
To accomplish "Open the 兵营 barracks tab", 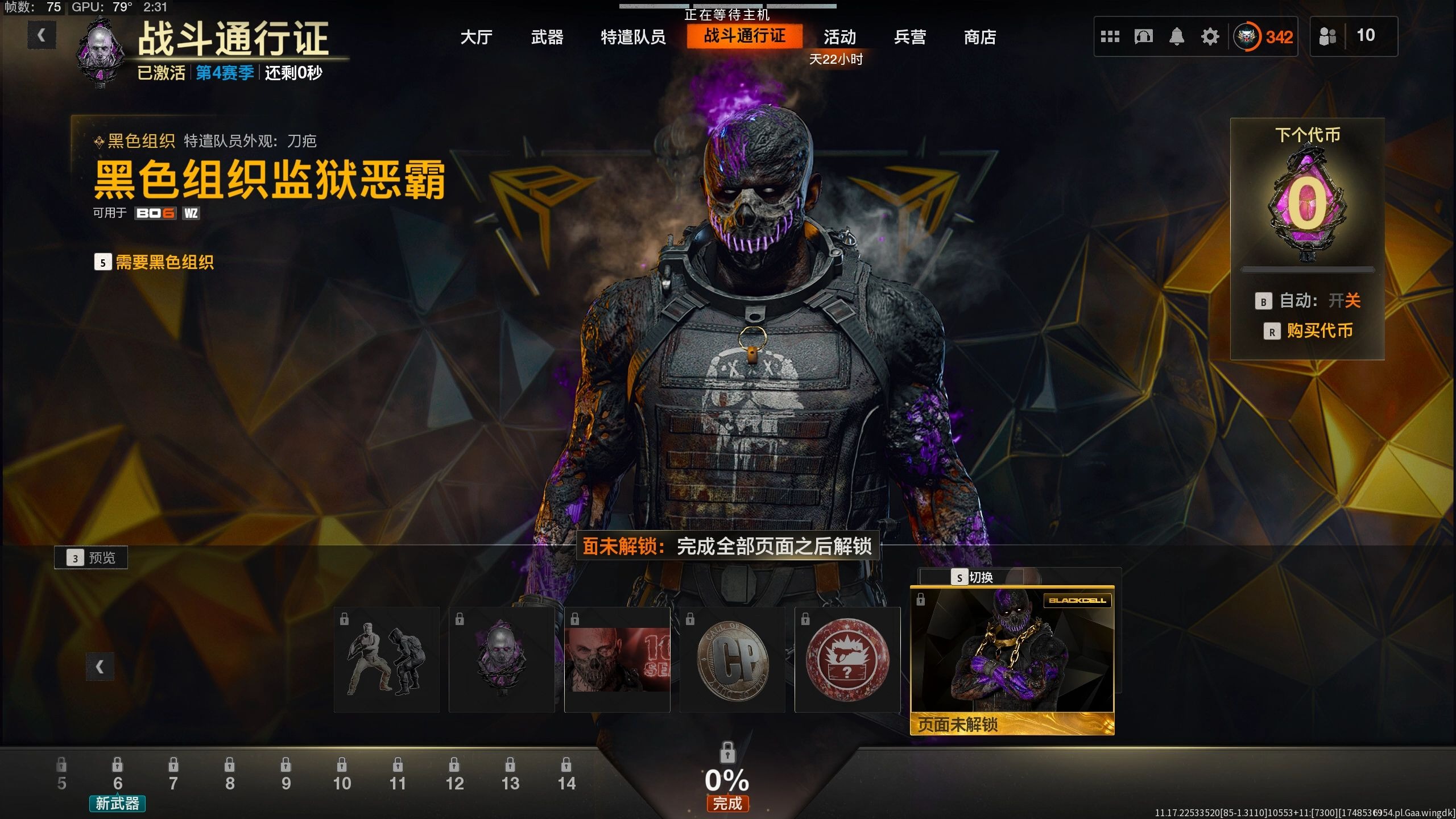I will (909, 38).
